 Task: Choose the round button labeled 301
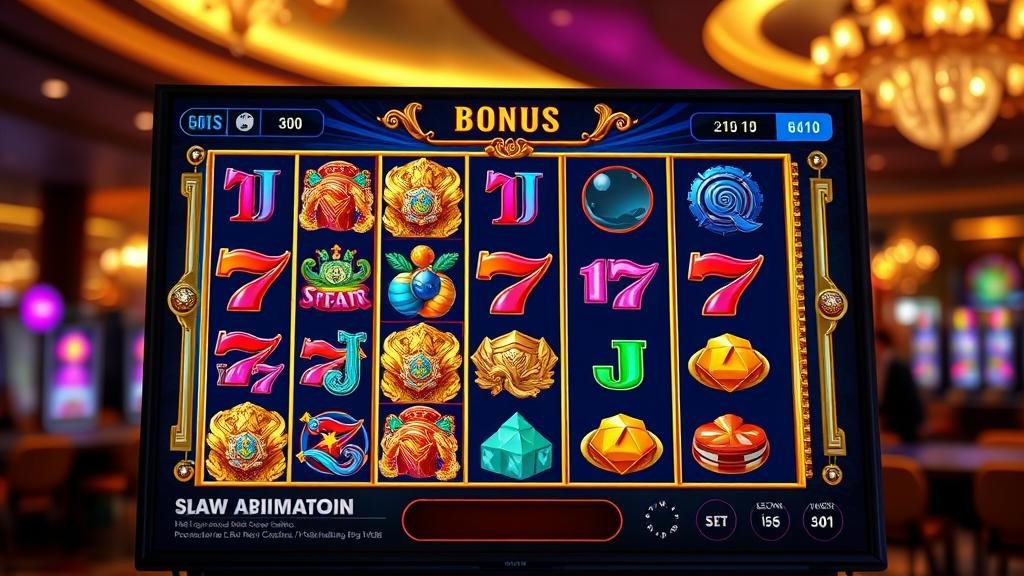pos(822,520)
